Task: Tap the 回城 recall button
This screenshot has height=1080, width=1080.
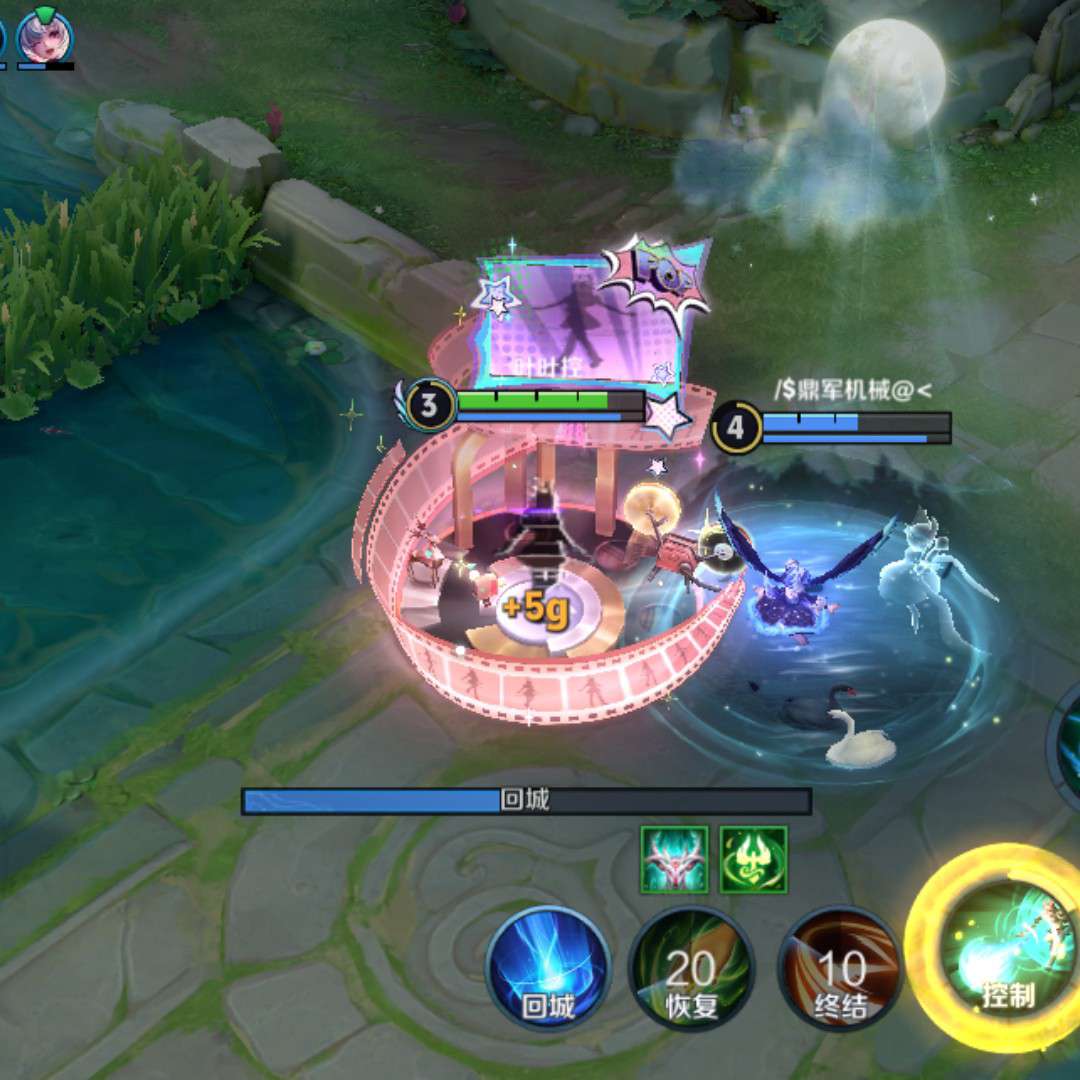Action: (x=548, y=968)
